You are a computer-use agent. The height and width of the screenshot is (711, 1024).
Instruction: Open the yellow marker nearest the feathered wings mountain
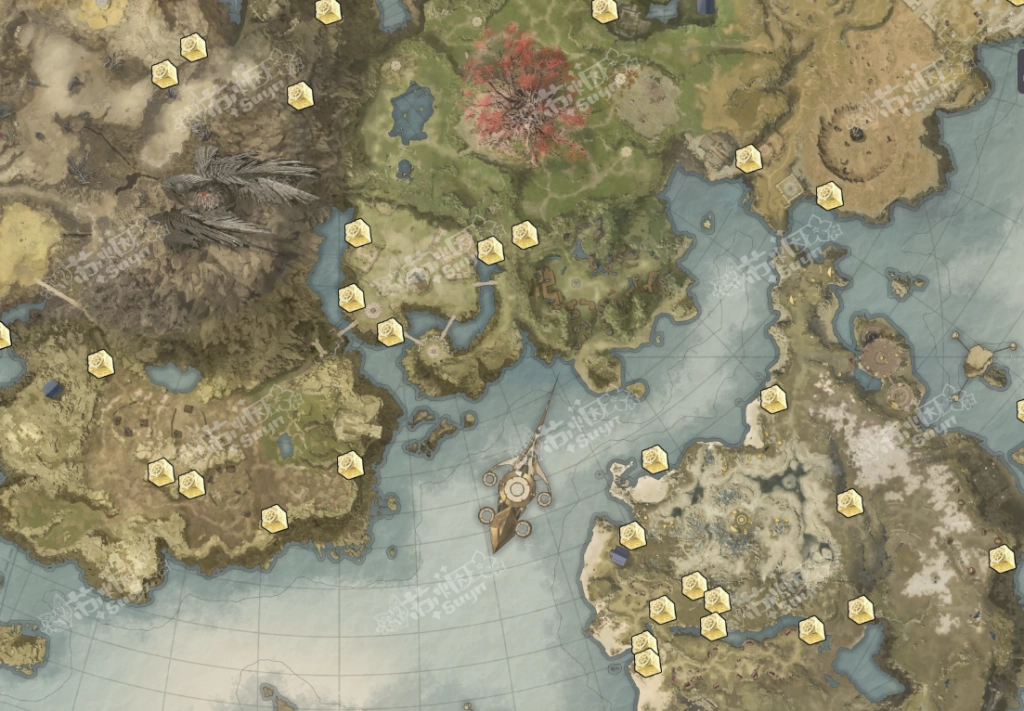coord(300,95)
